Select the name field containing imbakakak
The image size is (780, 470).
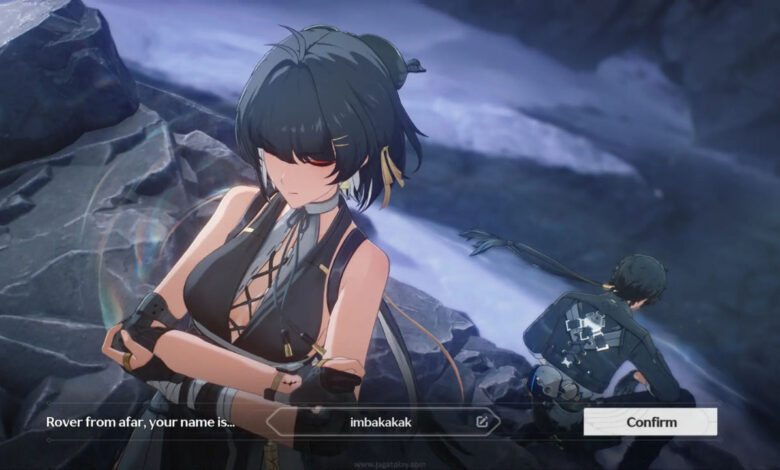380,422
